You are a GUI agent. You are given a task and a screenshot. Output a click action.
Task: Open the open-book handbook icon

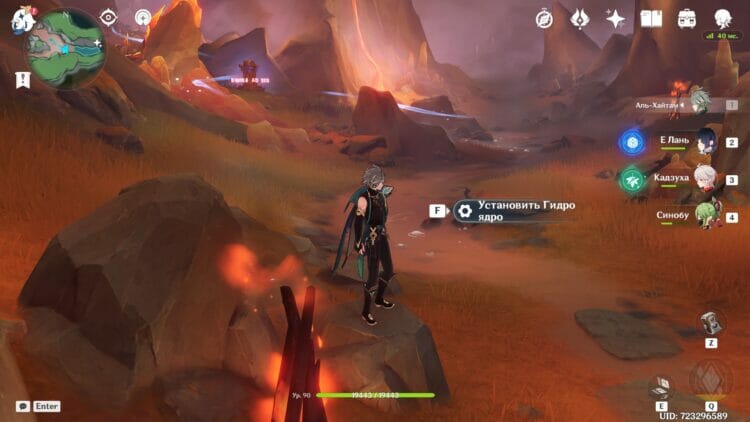[652, 19]
